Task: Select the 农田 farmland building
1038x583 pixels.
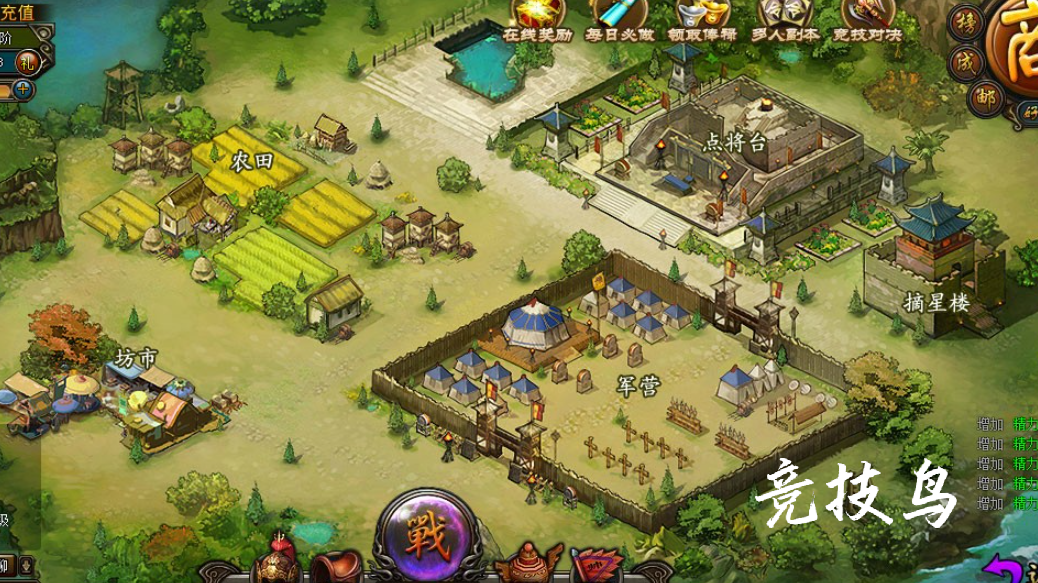Action: (252, 161)
